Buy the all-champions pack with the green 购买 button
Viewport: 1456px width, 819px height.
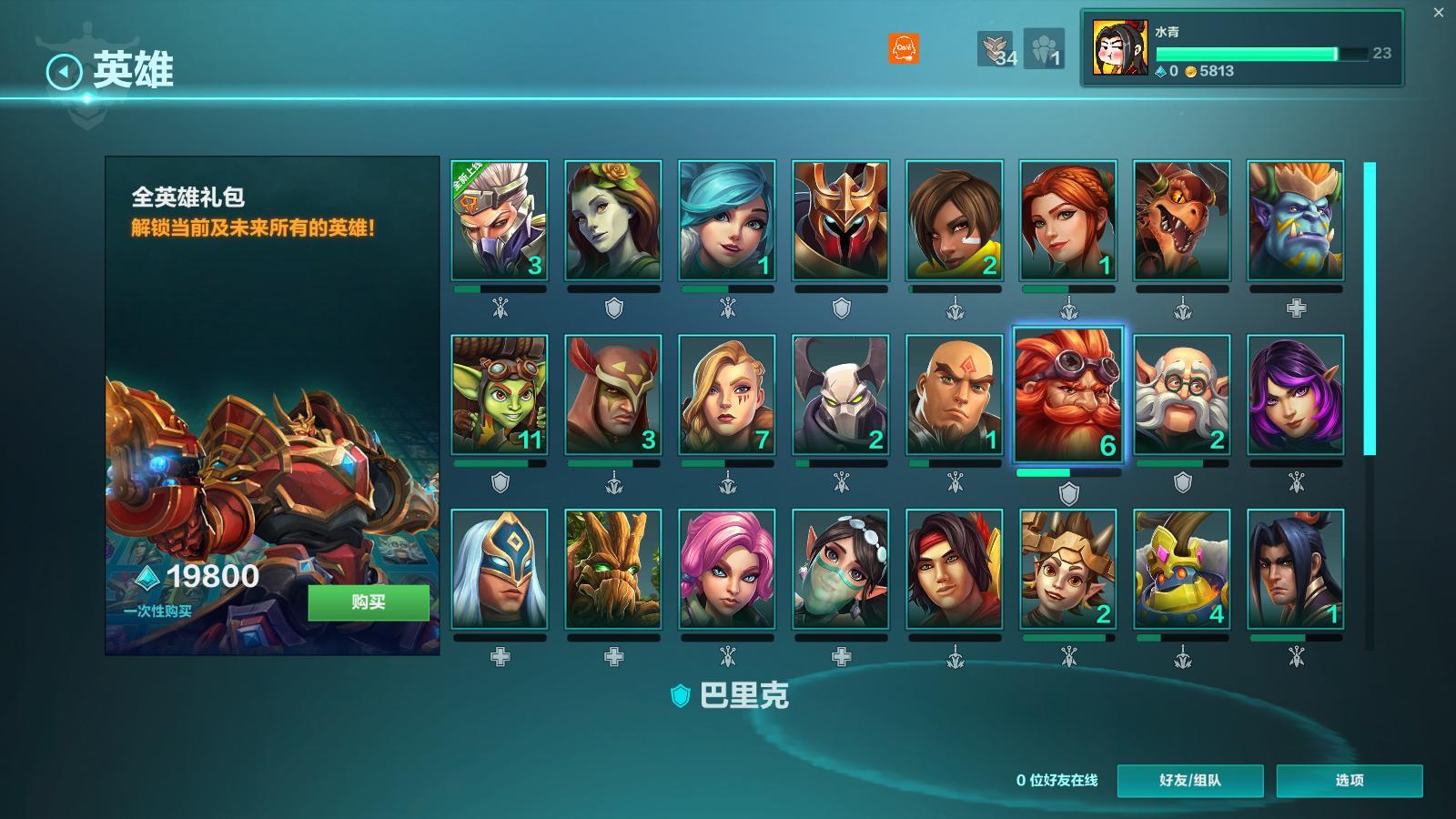coord(369,602)
